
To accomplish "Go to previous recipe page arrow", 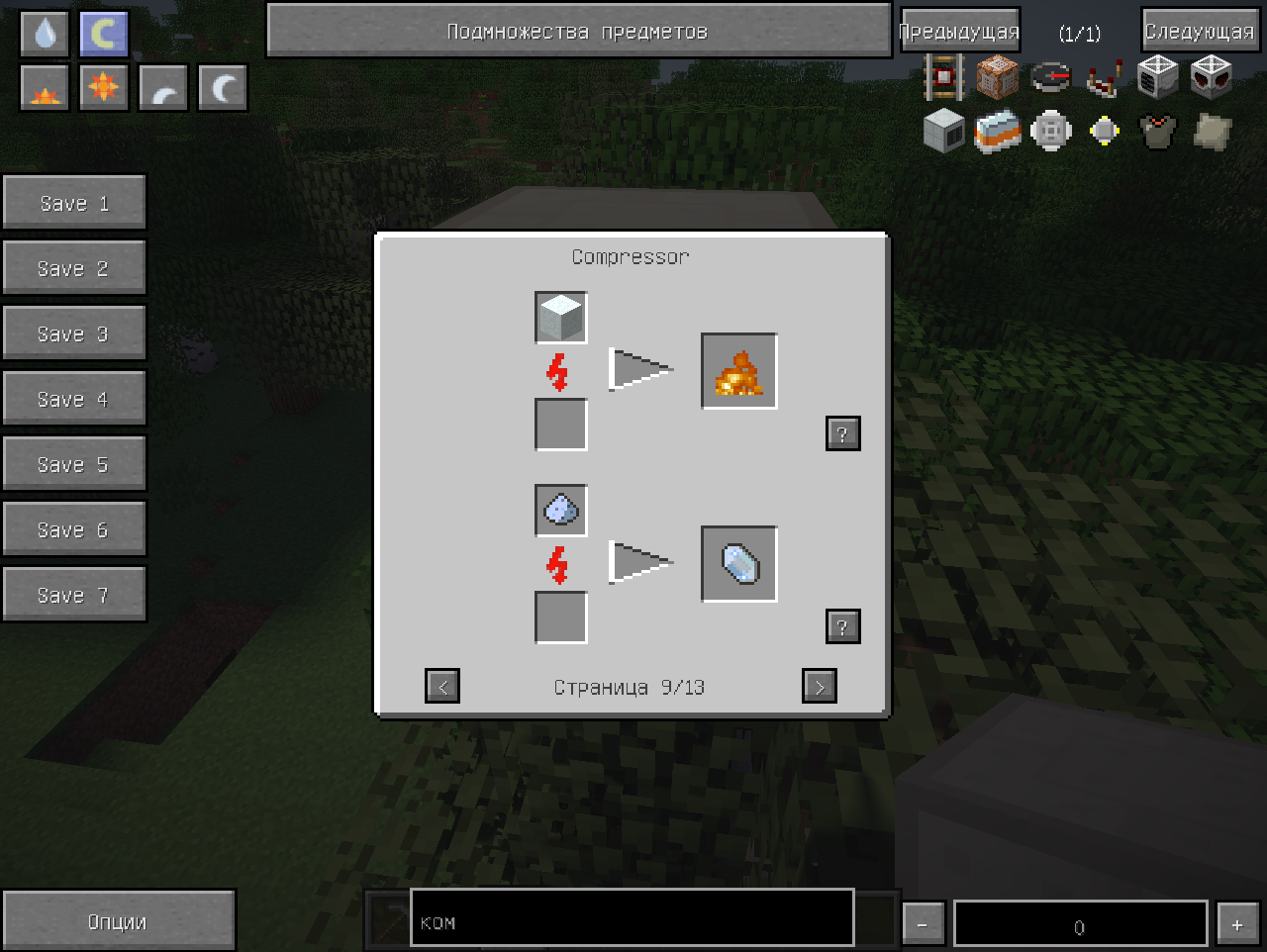I will click(442, 686).
